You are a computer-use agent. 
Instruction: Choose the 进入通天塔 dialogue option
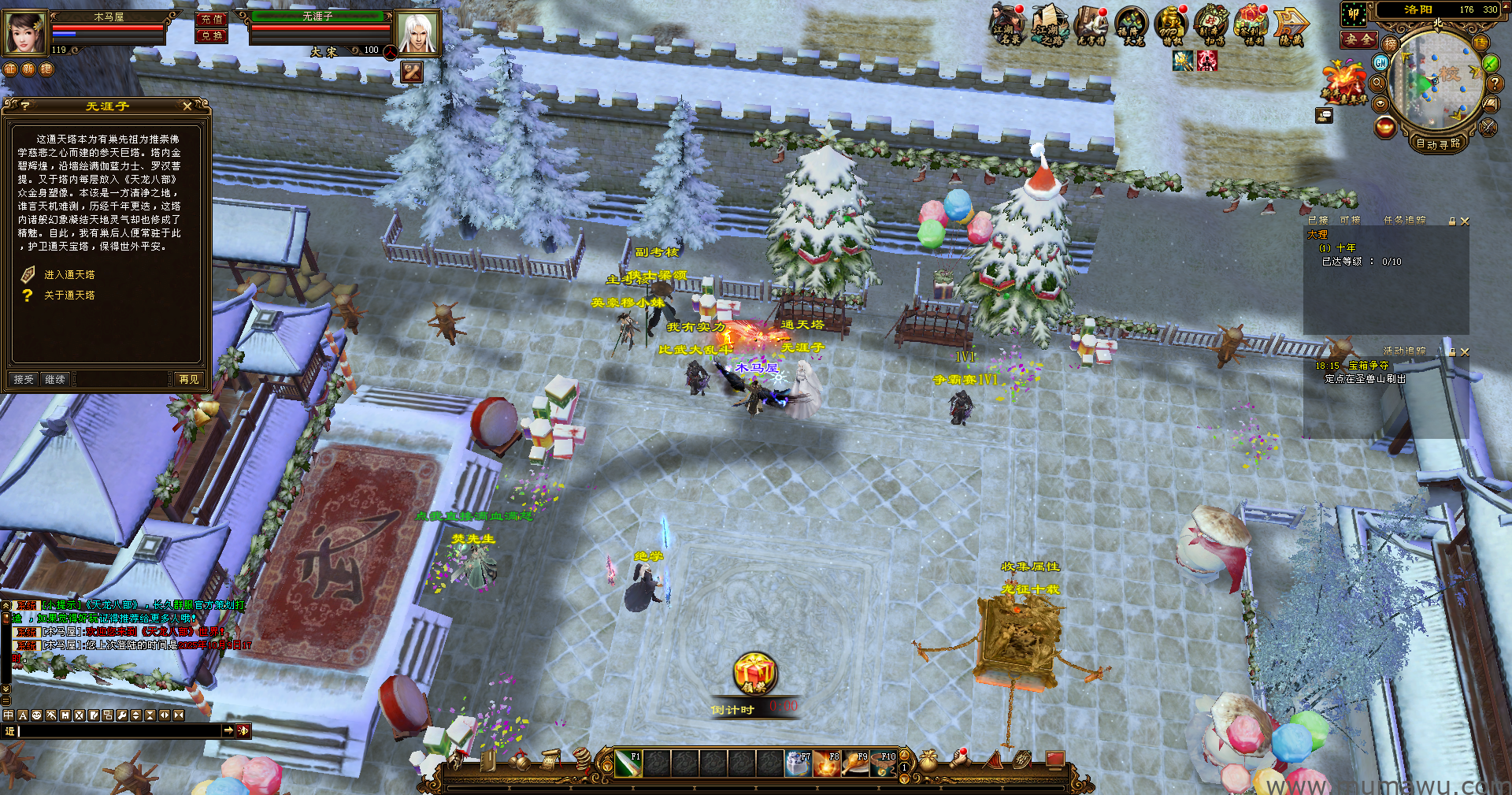tap(69, 275)
